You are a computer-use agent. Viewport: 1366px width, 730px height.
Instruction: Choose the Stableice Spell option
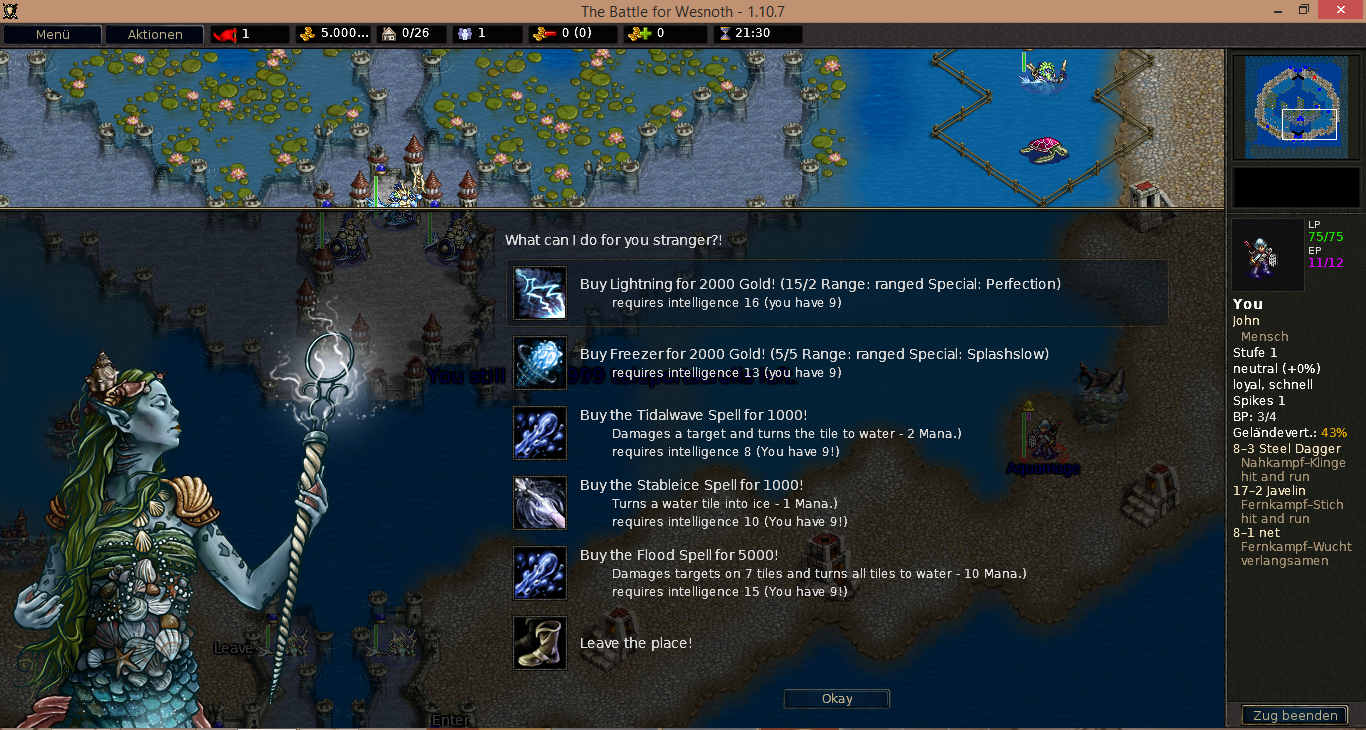[691, 485]
